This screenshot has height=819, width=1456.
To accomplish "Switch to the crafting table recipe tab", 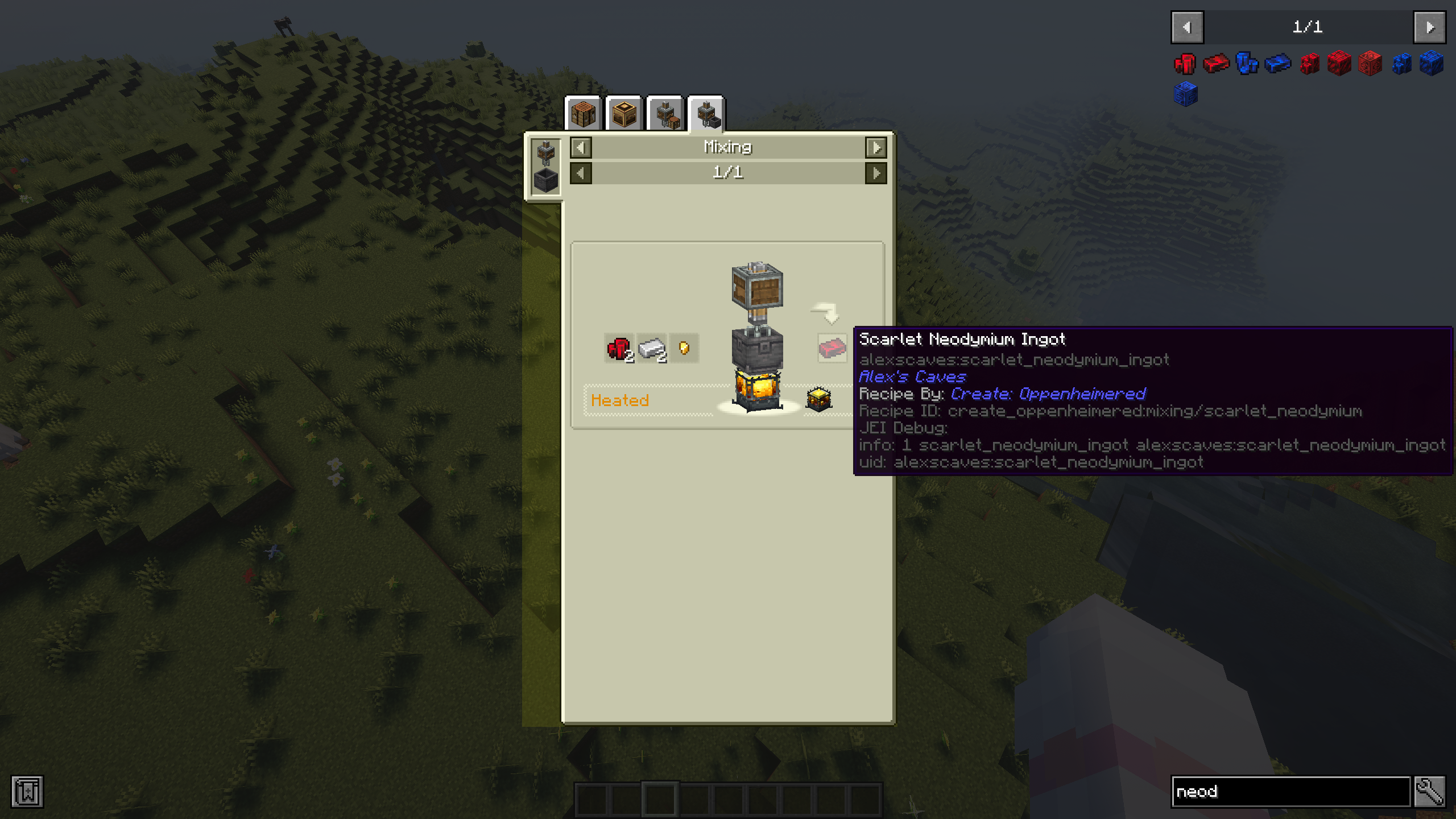I will pyautogui.click(x=583, y=114).
